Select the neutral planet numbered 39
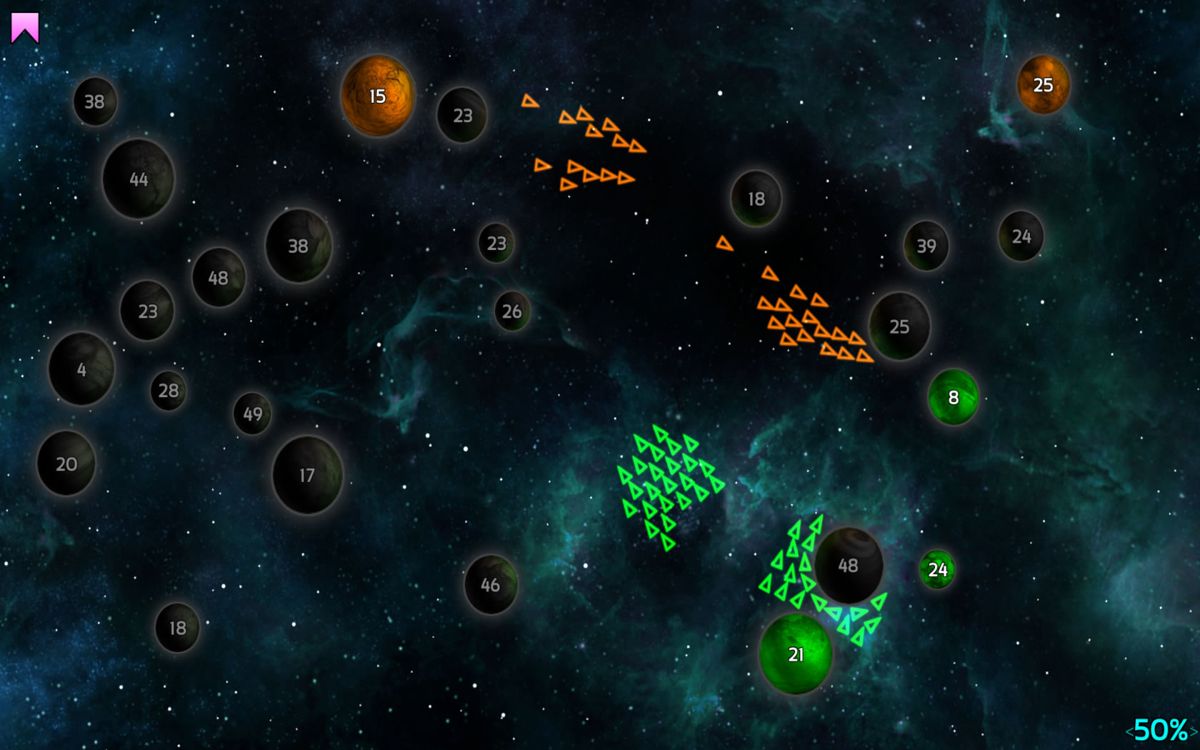Viewport: 1200px width, 750px height. point(926,246)
